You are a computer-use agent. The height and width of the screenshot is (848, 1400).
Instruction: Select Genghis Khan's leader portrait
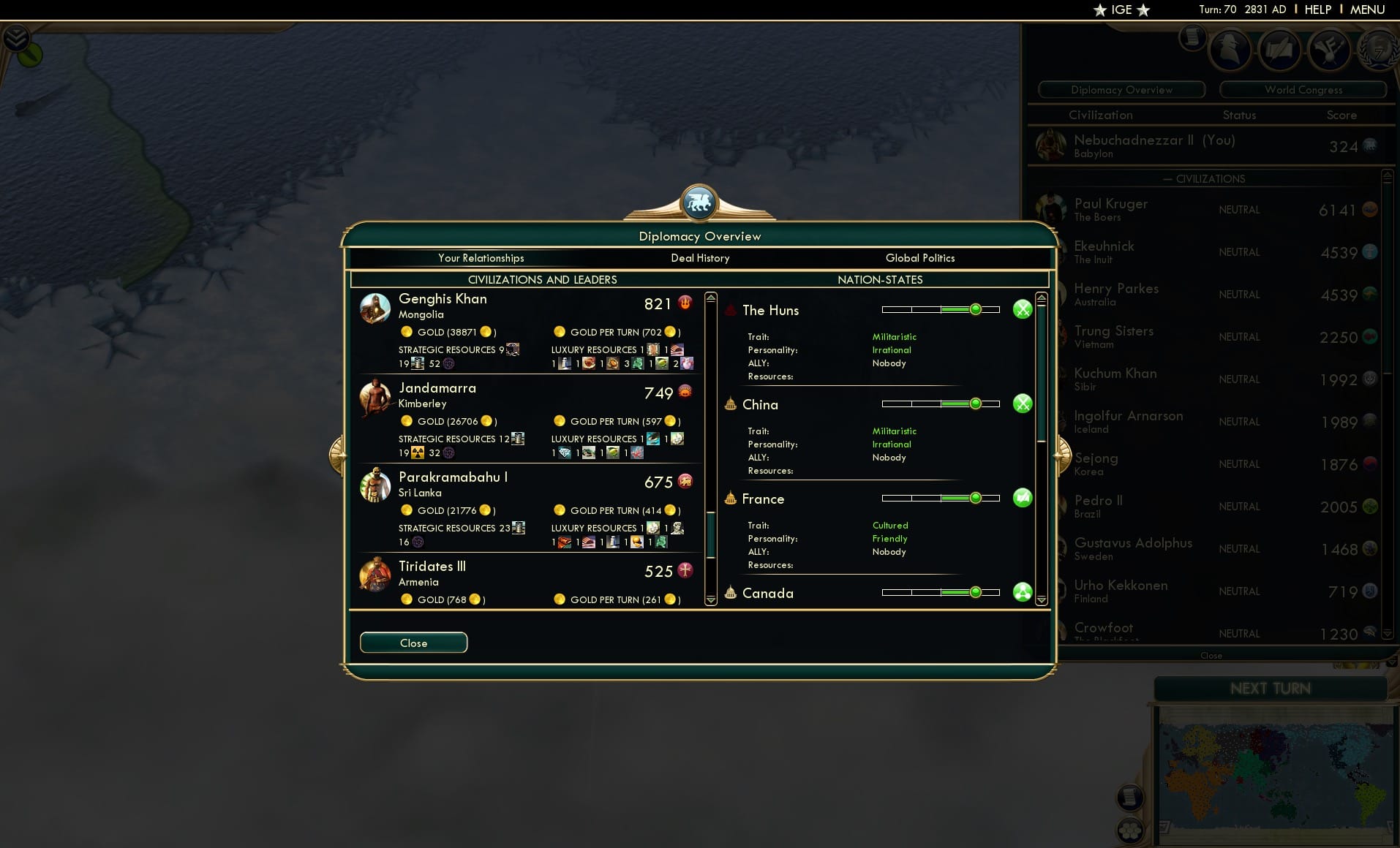pos(375,308)
